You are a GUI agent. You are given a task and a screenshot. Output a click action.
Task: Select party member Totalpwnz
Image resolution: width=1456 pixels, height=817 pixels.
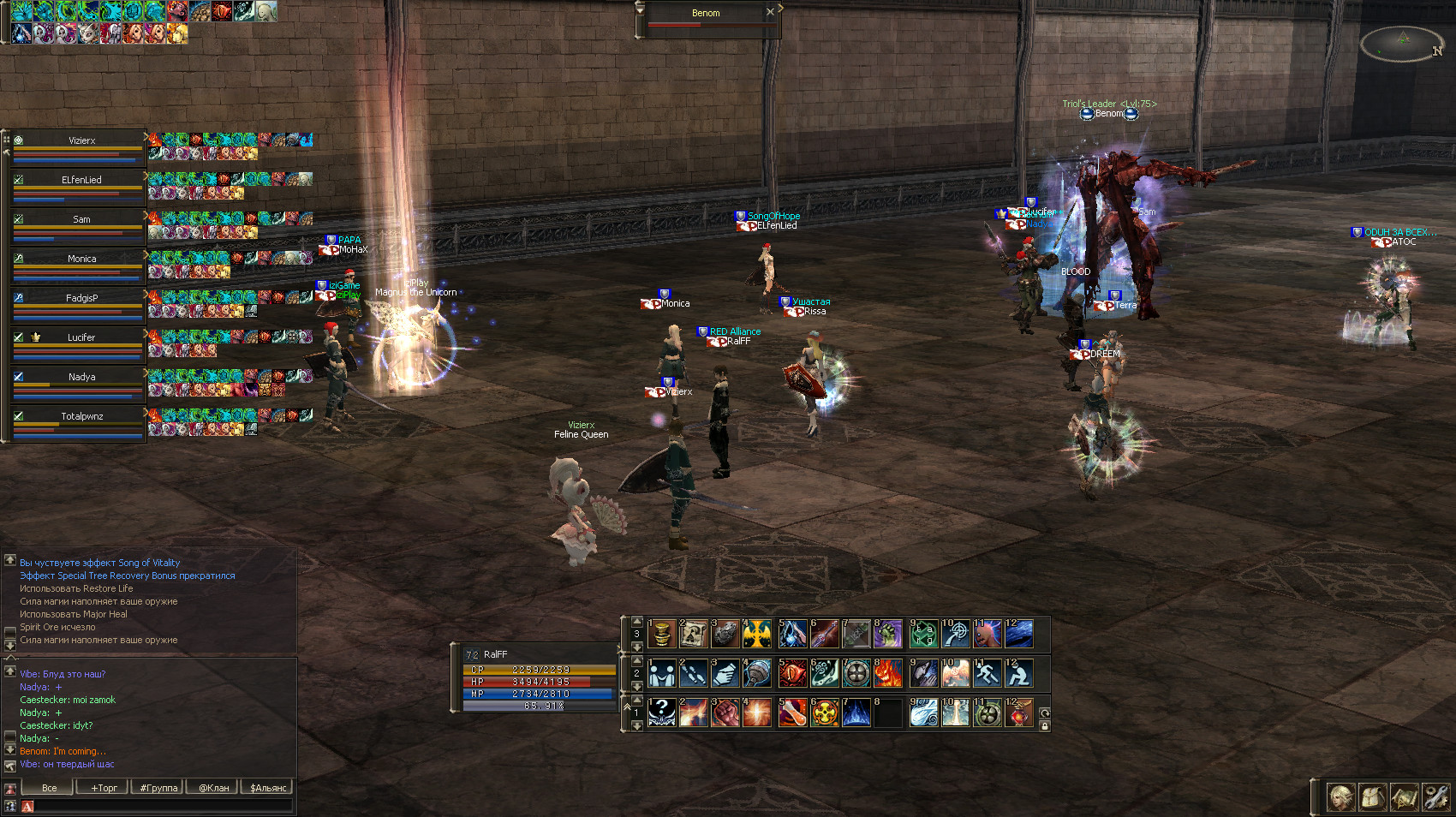[81, 416]
